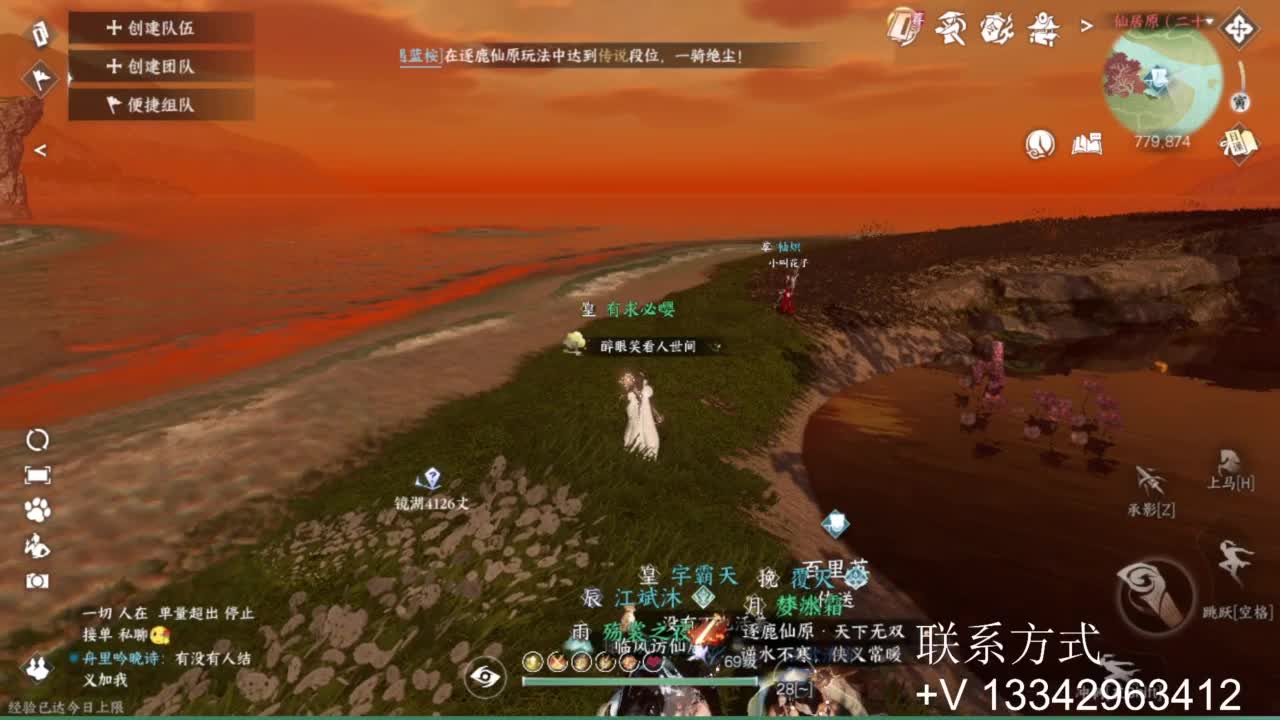Open screenshot mode with the camera icon
Screen dimensions: 1280x720
[x=38, y=578]
